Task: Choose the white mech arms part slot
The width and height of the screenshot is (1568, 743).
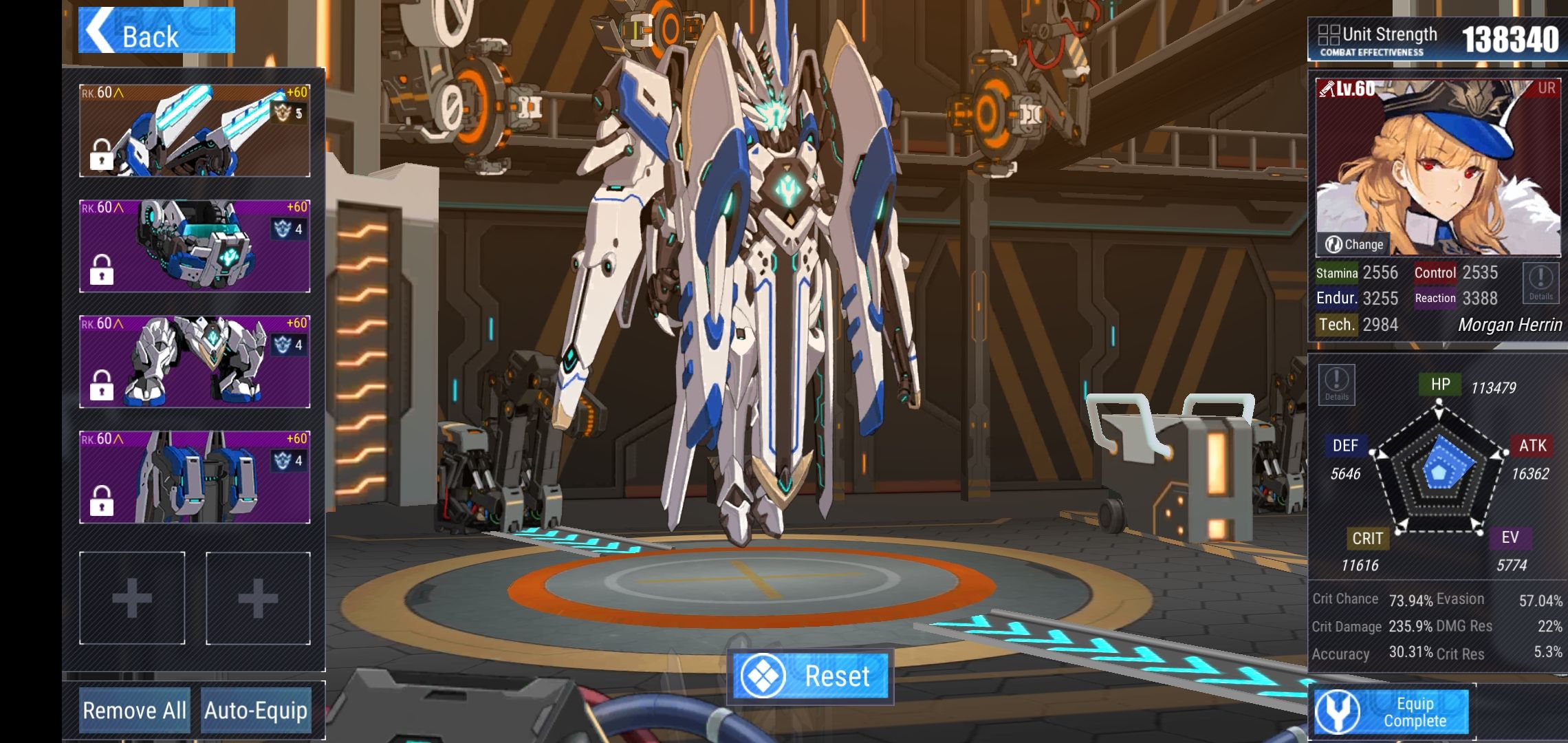Action: [x=195, y=362]
